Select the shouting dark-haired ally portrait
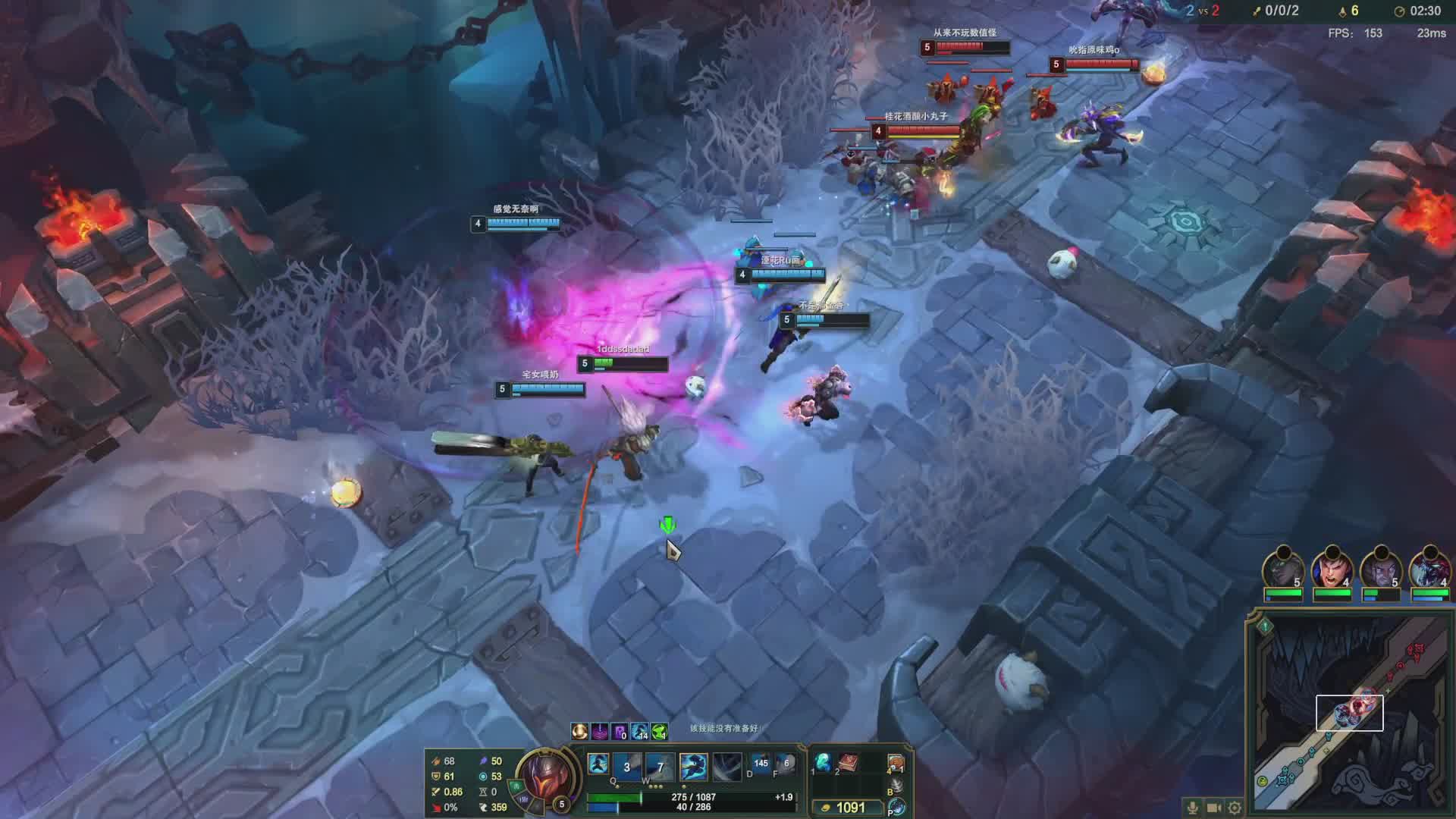 point(1332,569)
